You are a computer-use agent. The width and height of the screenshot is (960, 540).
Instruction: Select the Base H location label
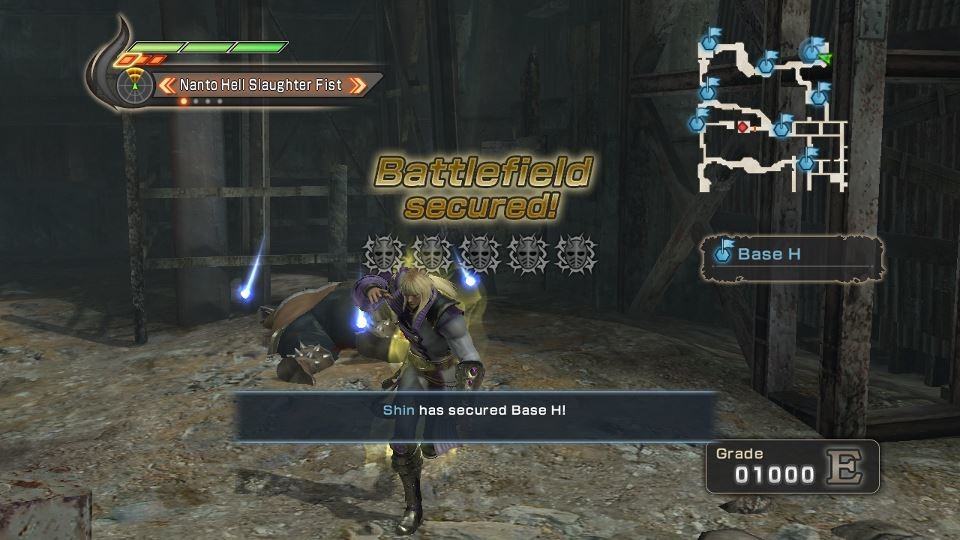pos(768,254)
